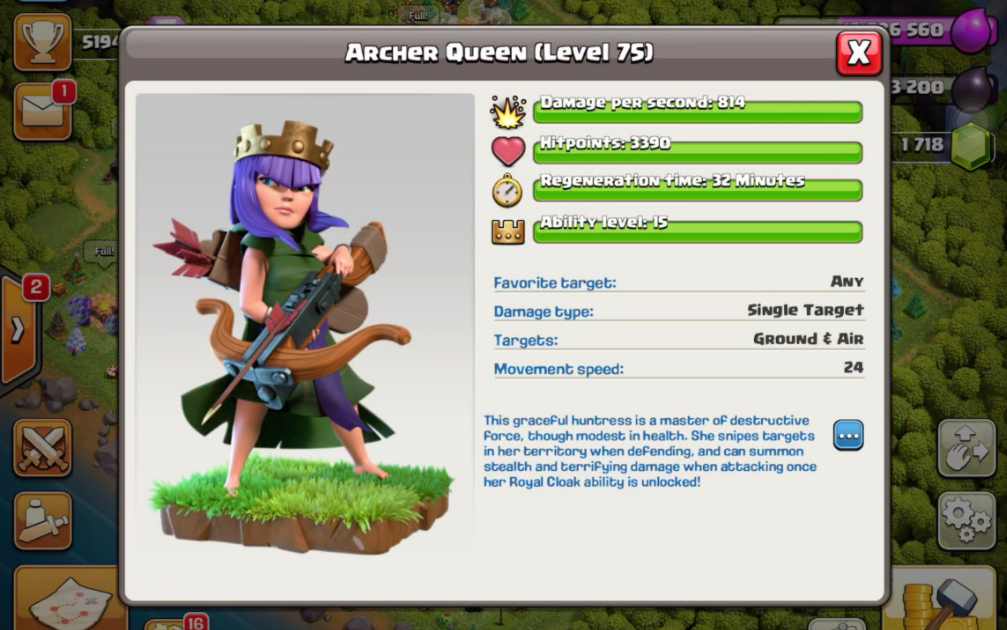The width and height of the screenshot is (1007, 630).
Task: Open the trophy league panel
Action: [42, 42]
